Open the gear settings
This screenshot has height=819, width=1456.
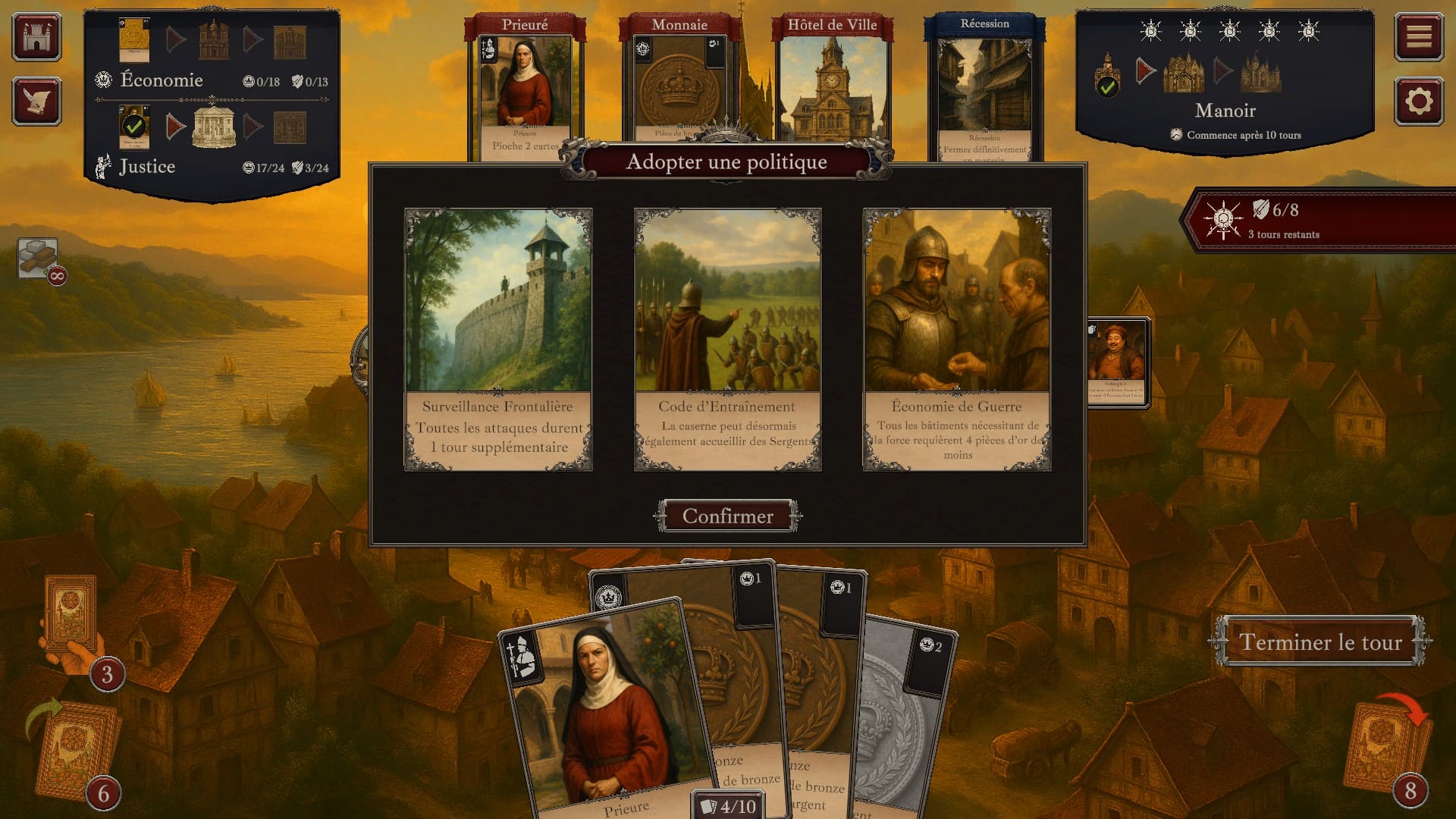pyautogui.click(x=1419, y=102)
